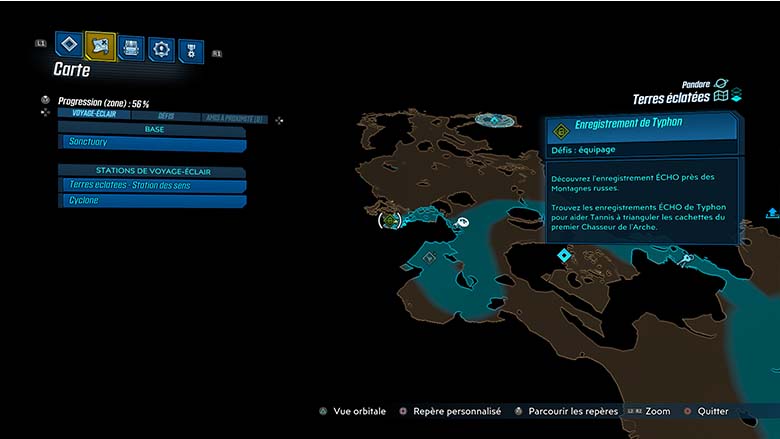Select the yellow Carte map tab
The image size is (780, 439).
[100, 45]
